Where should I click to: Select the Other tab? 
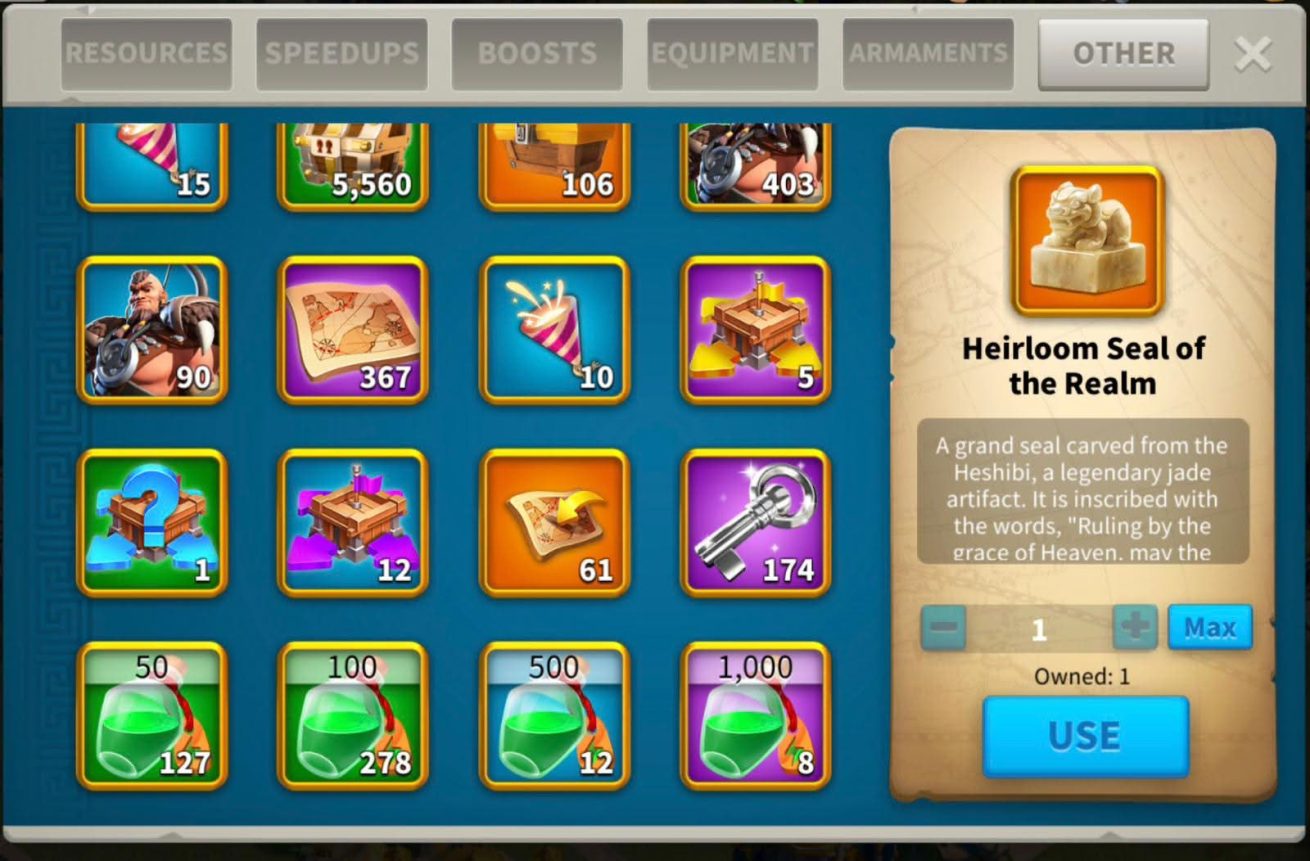[x=1123, y=54]
